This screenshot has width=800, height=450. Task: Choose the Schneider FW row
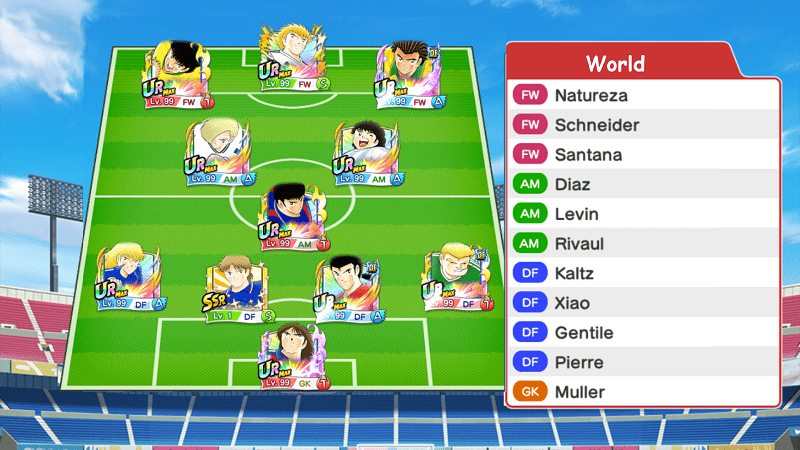point(643,125)
